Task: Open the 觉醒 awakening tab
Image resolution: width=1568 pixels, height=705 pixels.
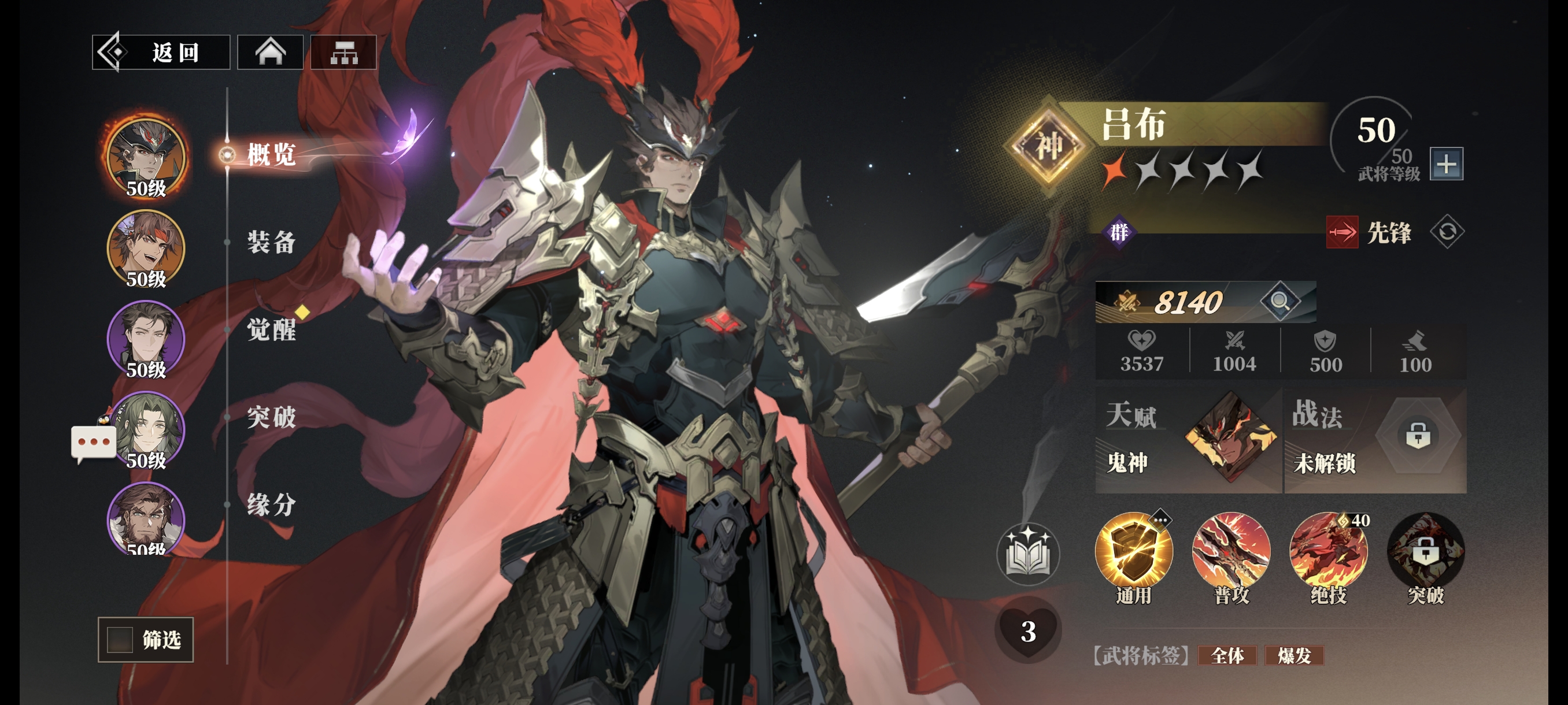Action: point(271,330)
